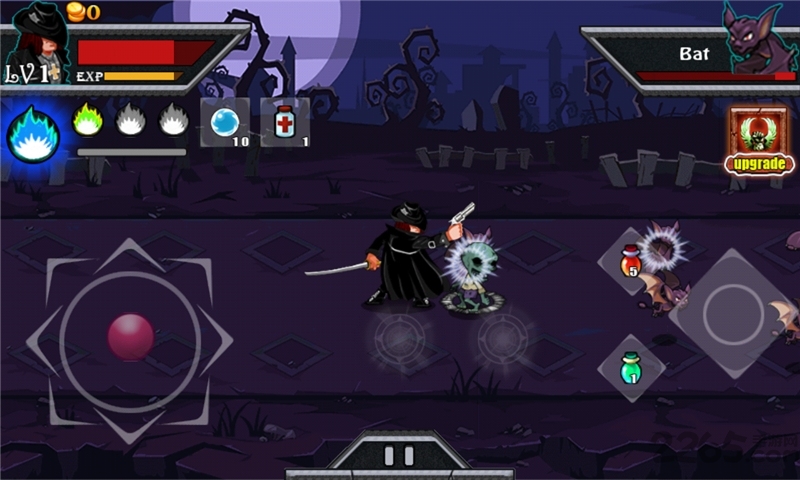The width and height of the screenshot is (800, 480).
Task: Open the upgrade menu
Action: pos(758,139)
